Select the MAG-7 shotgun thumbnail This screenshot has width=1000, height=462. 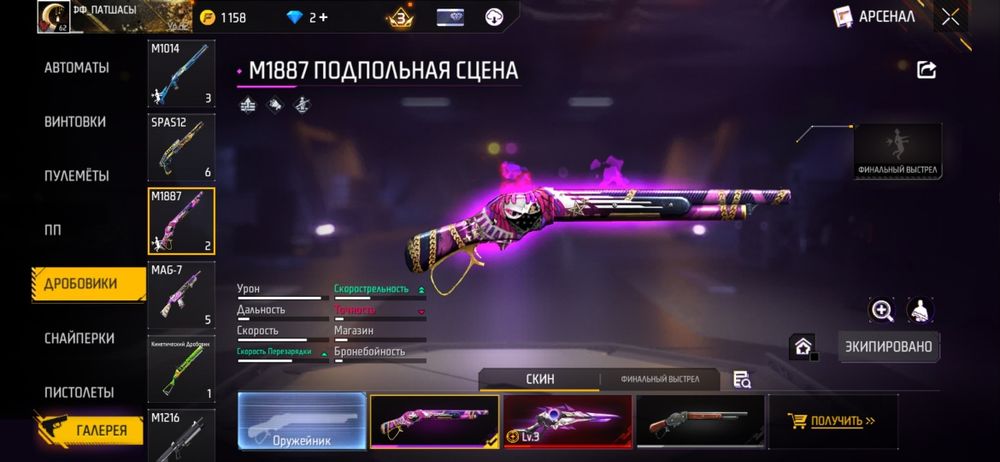point(181,295)
